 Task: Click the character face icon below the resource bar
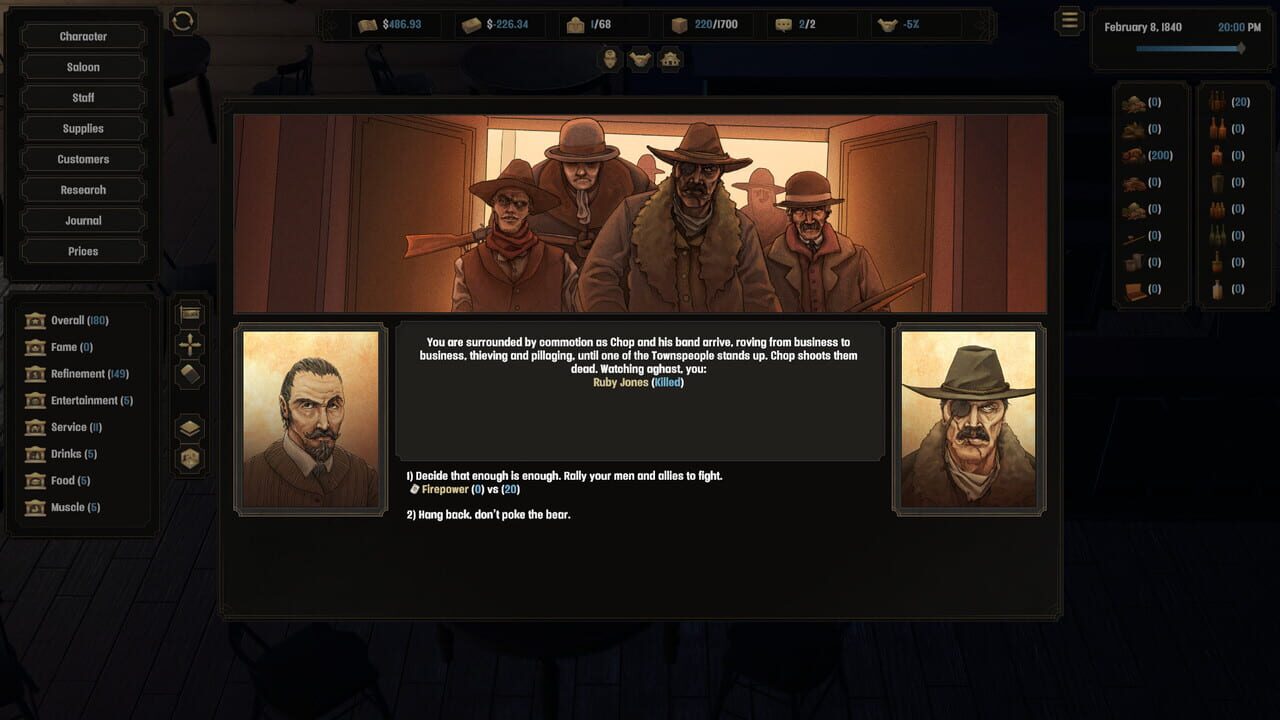coord(608,59)
